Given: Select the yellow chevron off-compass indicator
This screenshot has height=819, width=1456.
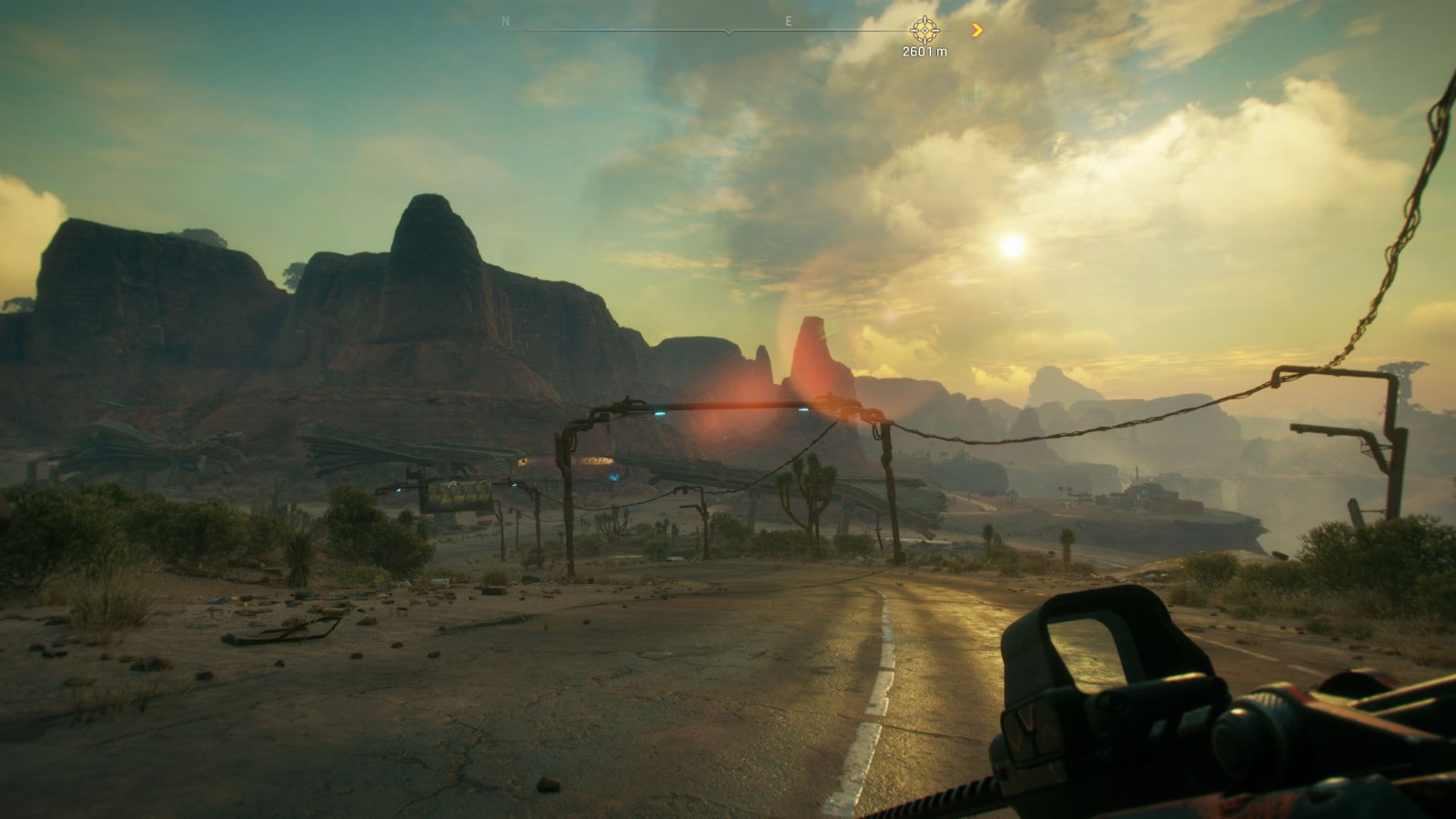Looking at the screenshot, I should [977, 30].
